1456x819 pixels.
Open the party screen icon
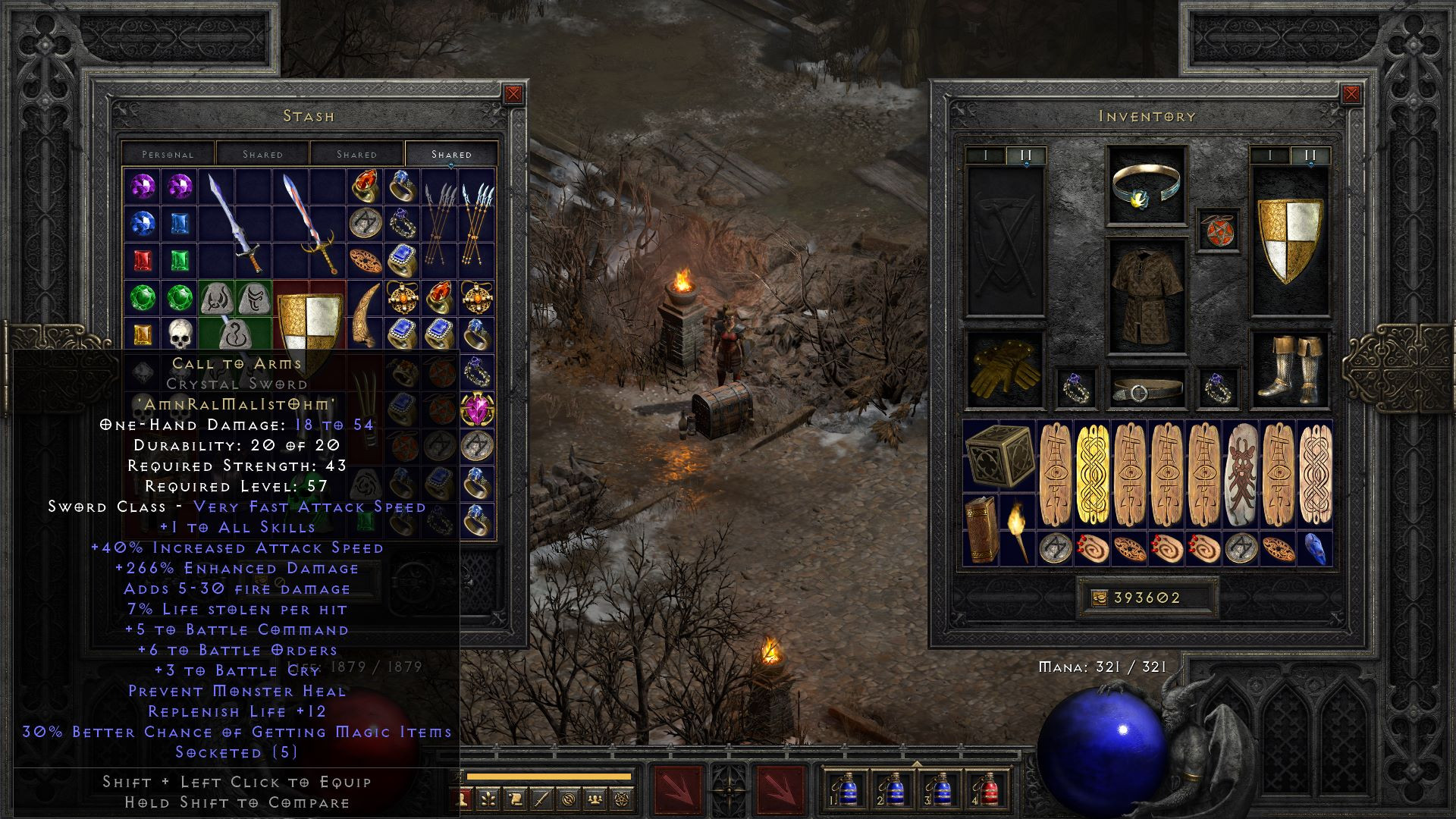coord(595,798)
